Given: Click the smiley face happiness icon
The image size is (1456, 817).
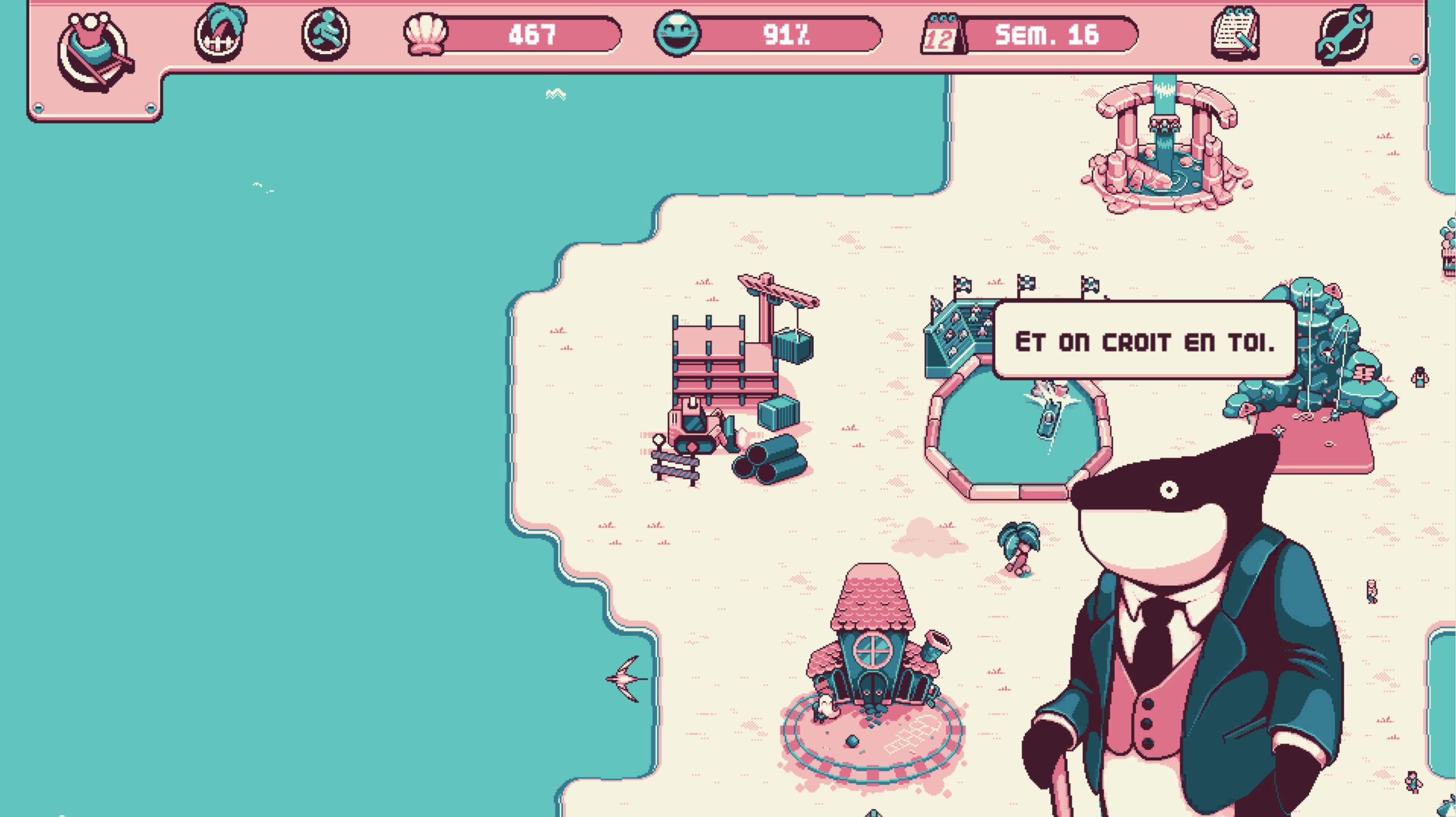Looking at the screenshot, I should pos(677,34).
